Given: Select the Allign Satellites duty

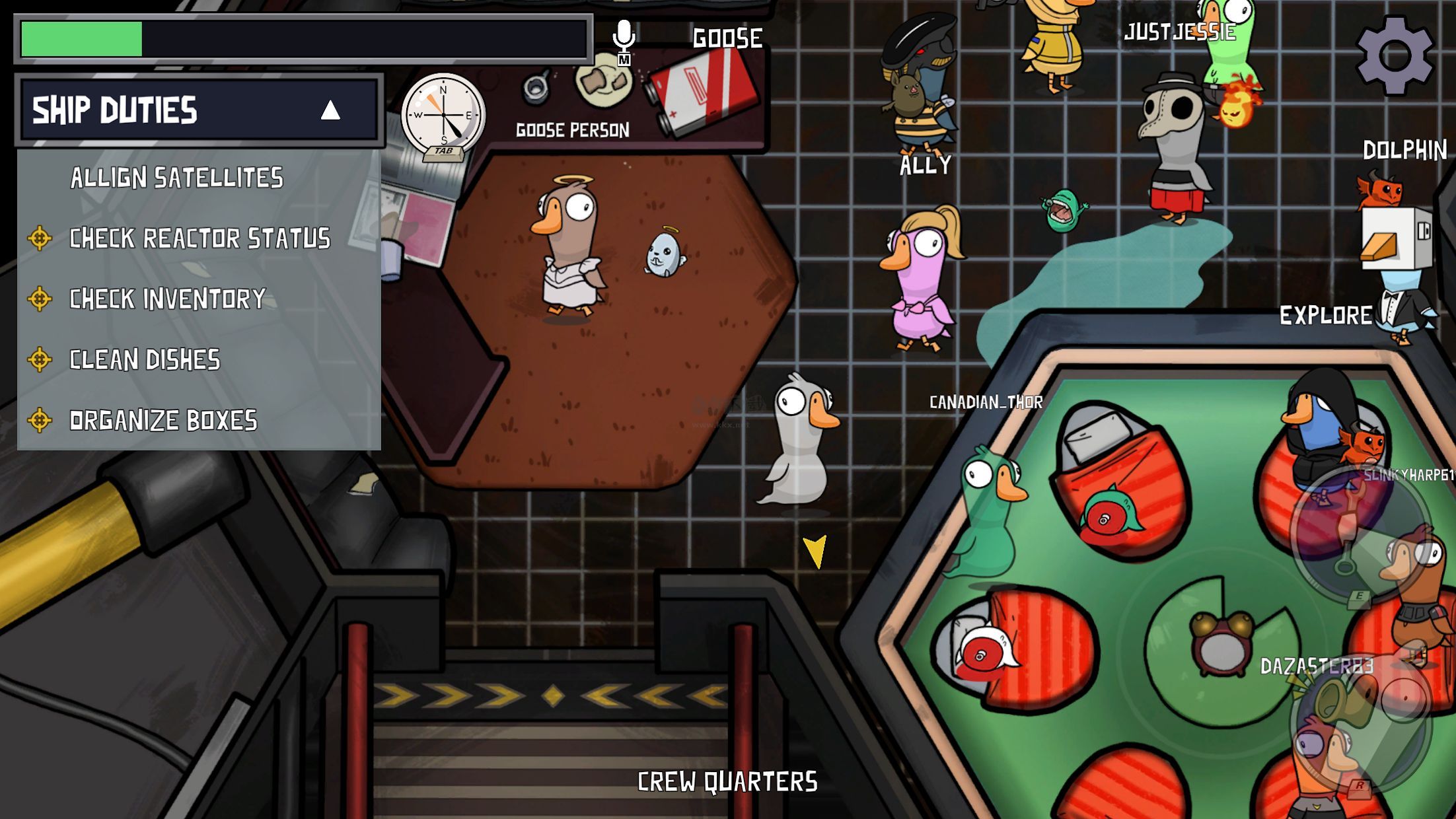Looking at the screenshot, I should 176,178.
